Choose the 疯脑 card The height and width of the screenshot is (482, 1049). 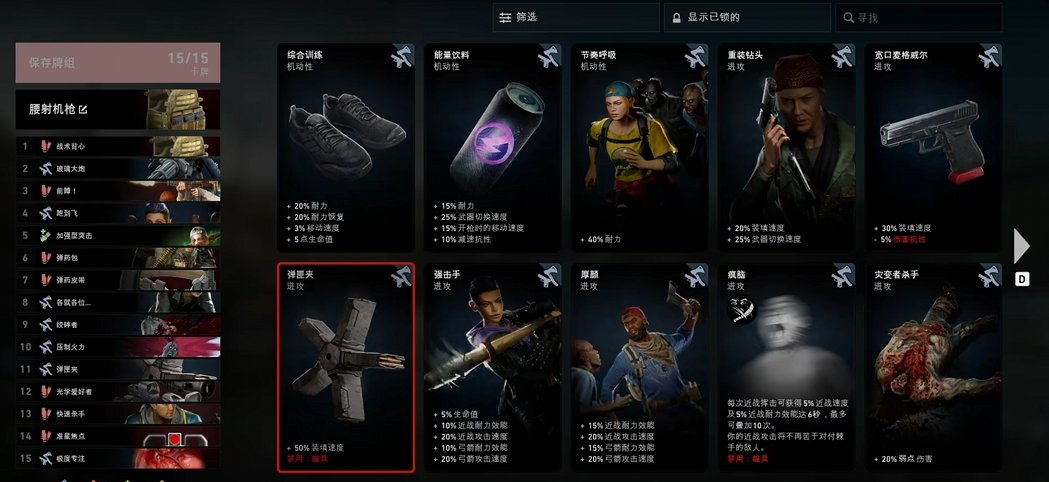coord(785,366)
